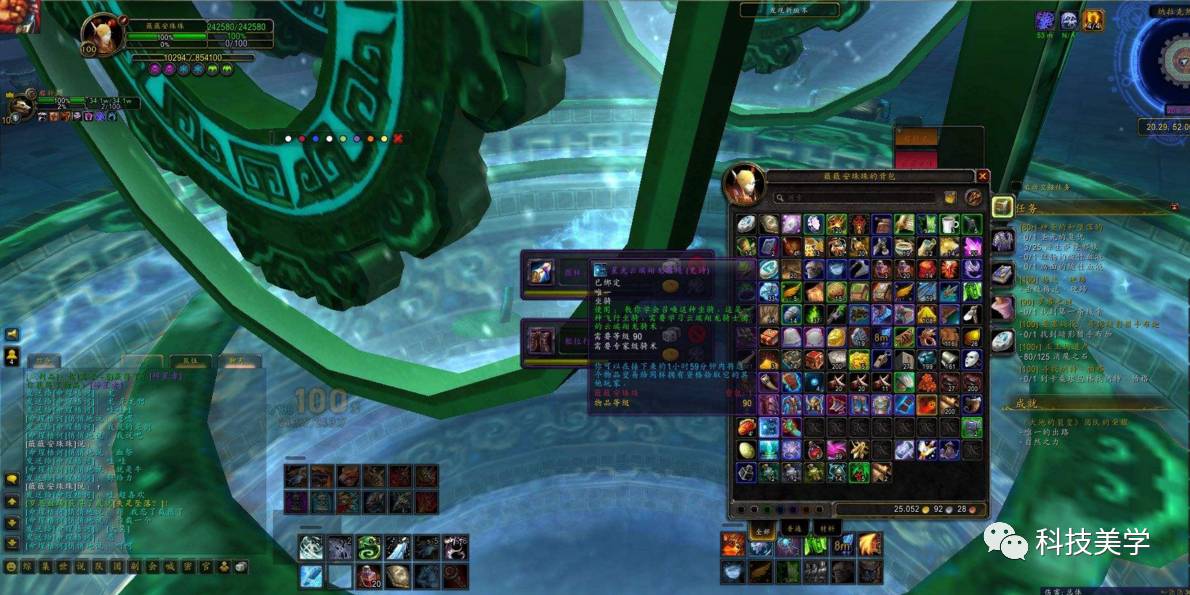Screen dimensions: 1190x595
Task: Click the orange fist ability icon
Action: [733, 545]
